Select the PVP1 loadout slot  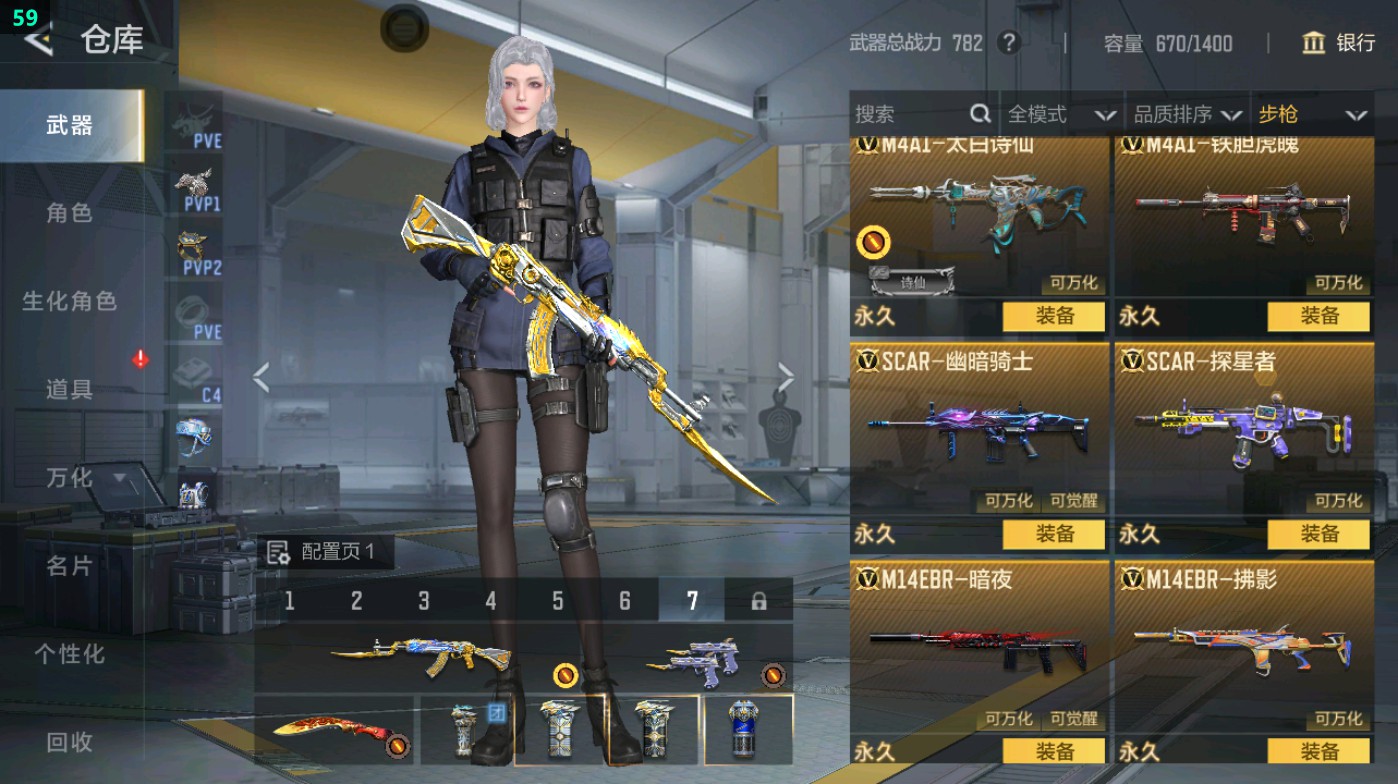(x=196, y=190)
